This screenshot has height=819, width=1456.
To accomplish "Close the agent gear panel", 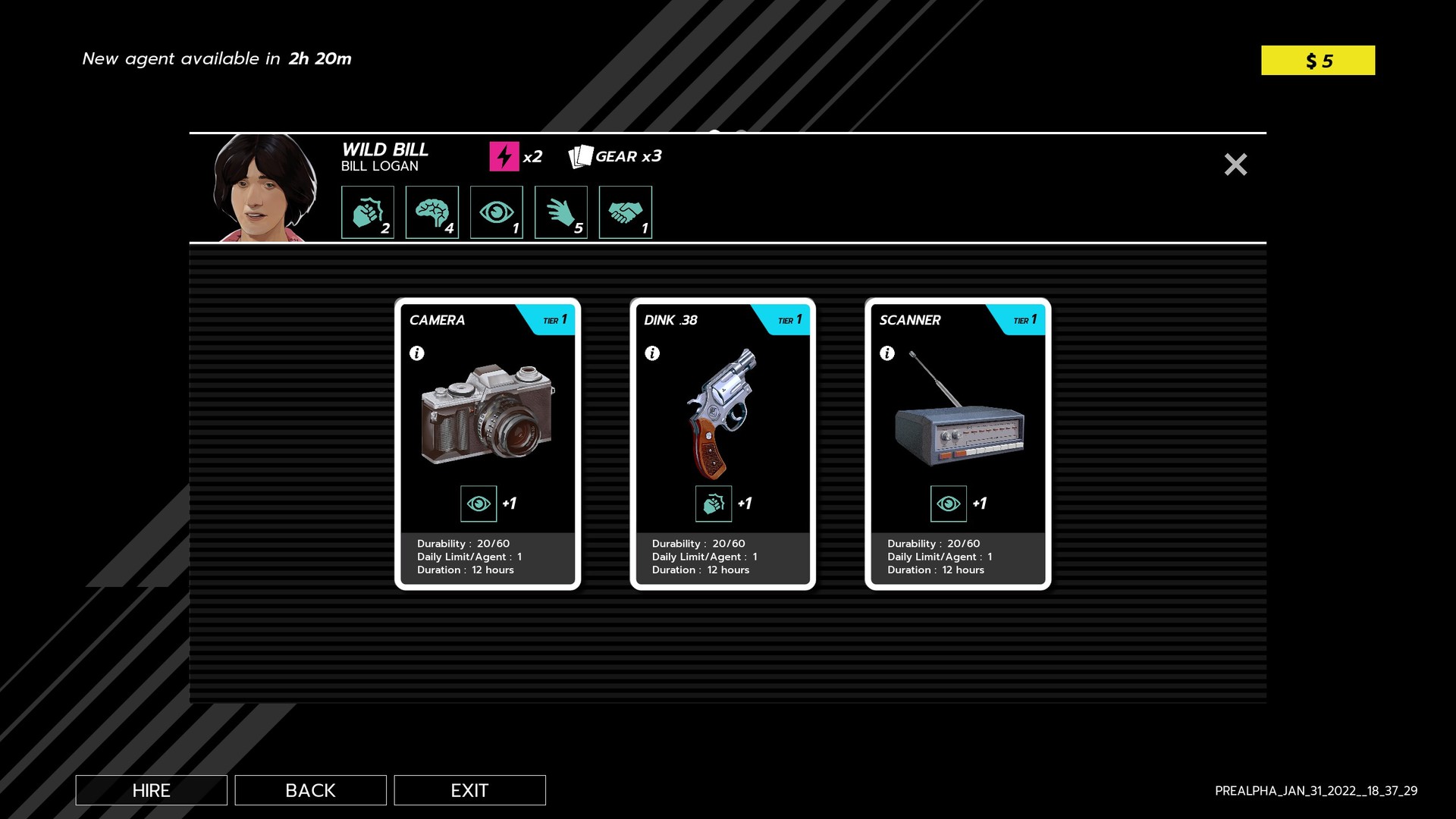I will pos(1235,165).
